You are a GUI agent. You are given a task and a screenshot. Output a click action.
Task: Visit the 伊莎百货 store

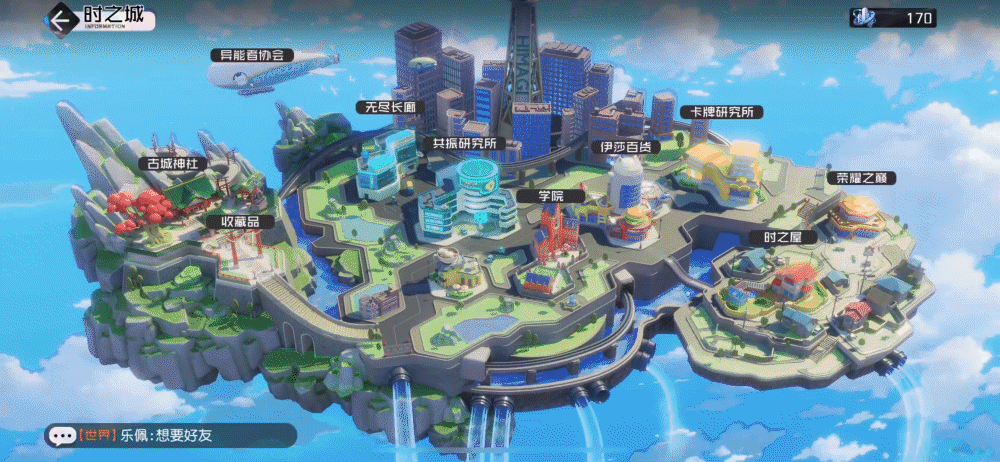click(625, 146)
